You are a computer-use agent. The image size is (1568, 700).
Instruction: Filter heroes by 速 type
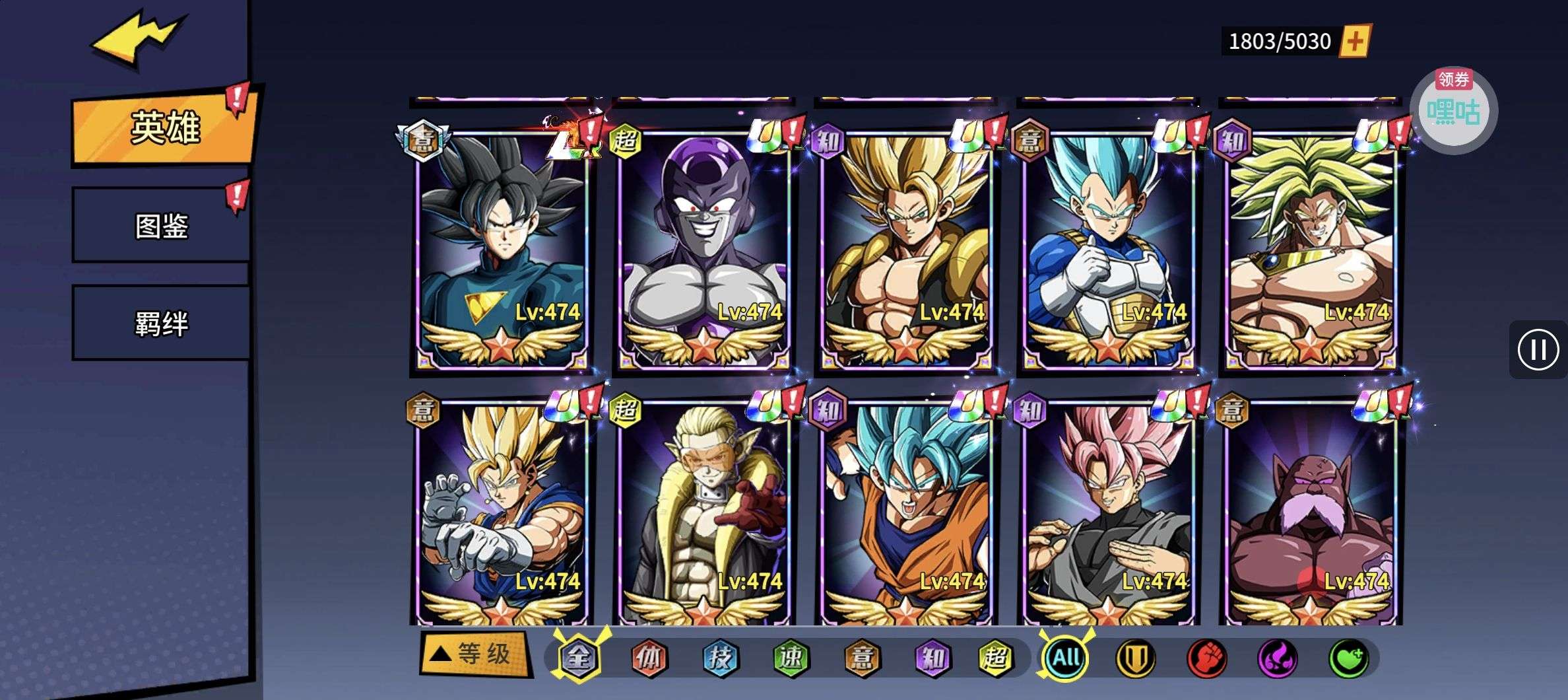791,657
